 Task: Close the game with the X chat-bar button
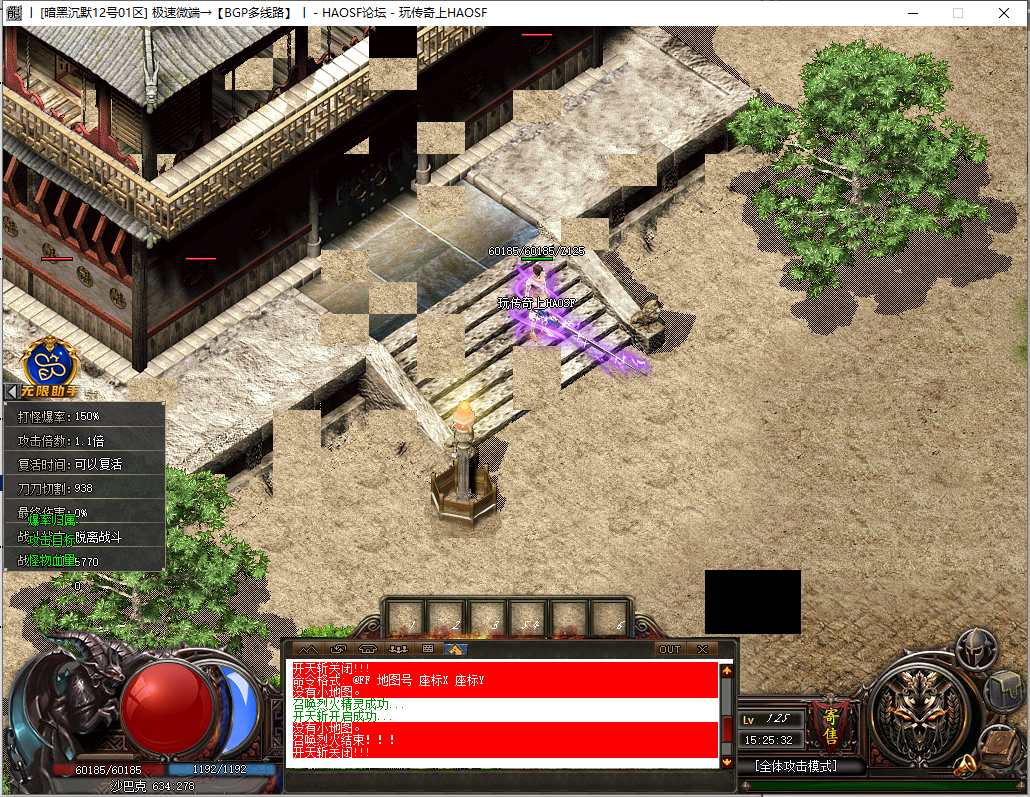(x=703, y=649)
